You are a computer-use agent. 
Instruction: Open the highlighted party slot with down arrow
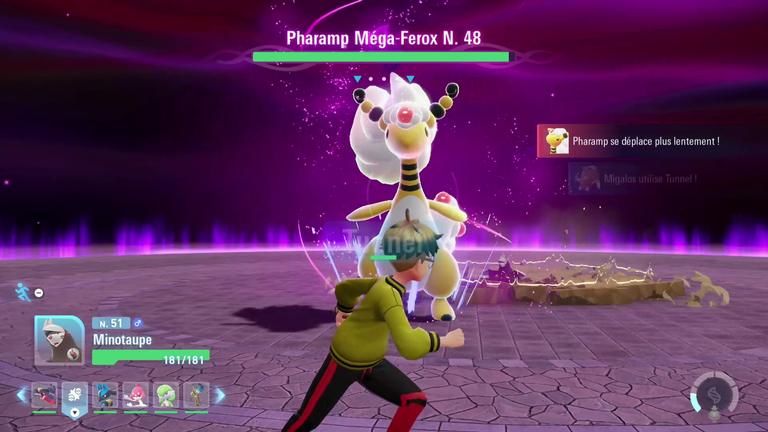[x=76, y=397]
